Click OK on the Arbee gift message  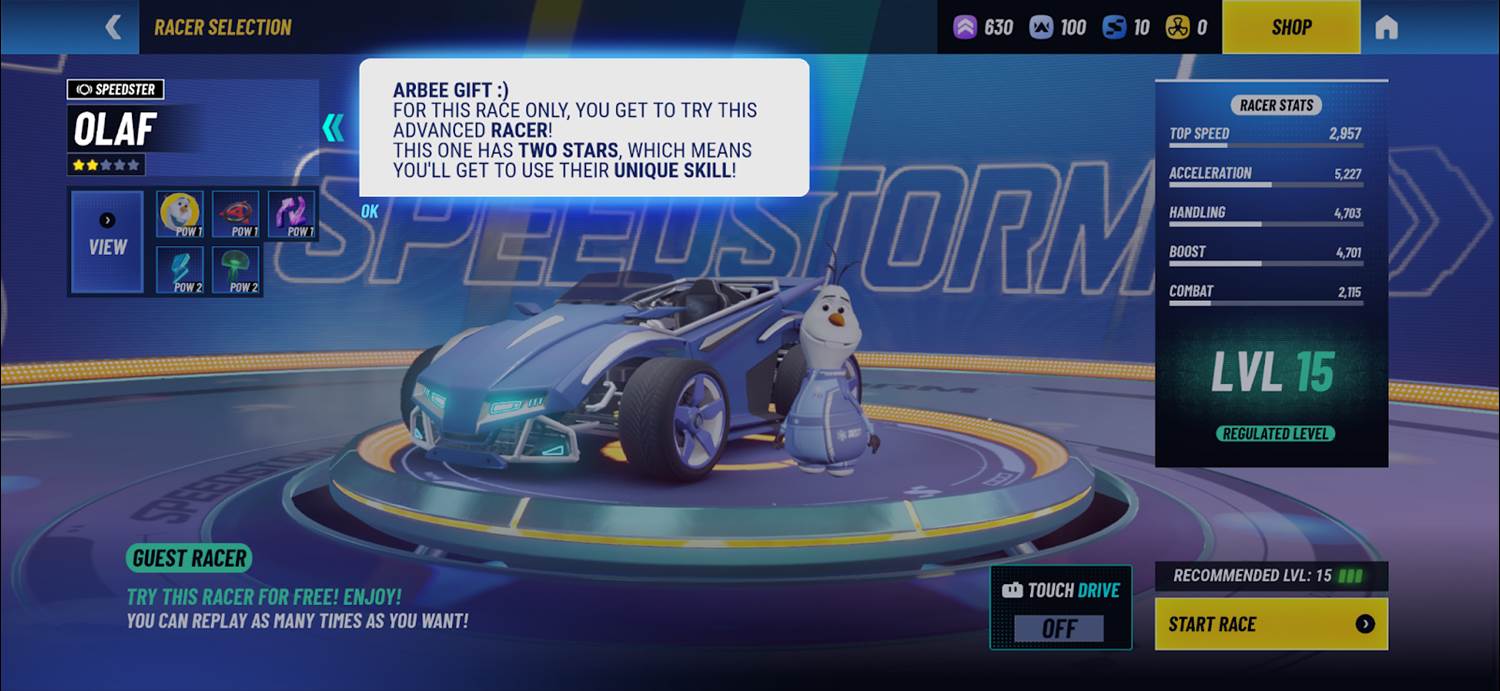(x=370, y=211)
